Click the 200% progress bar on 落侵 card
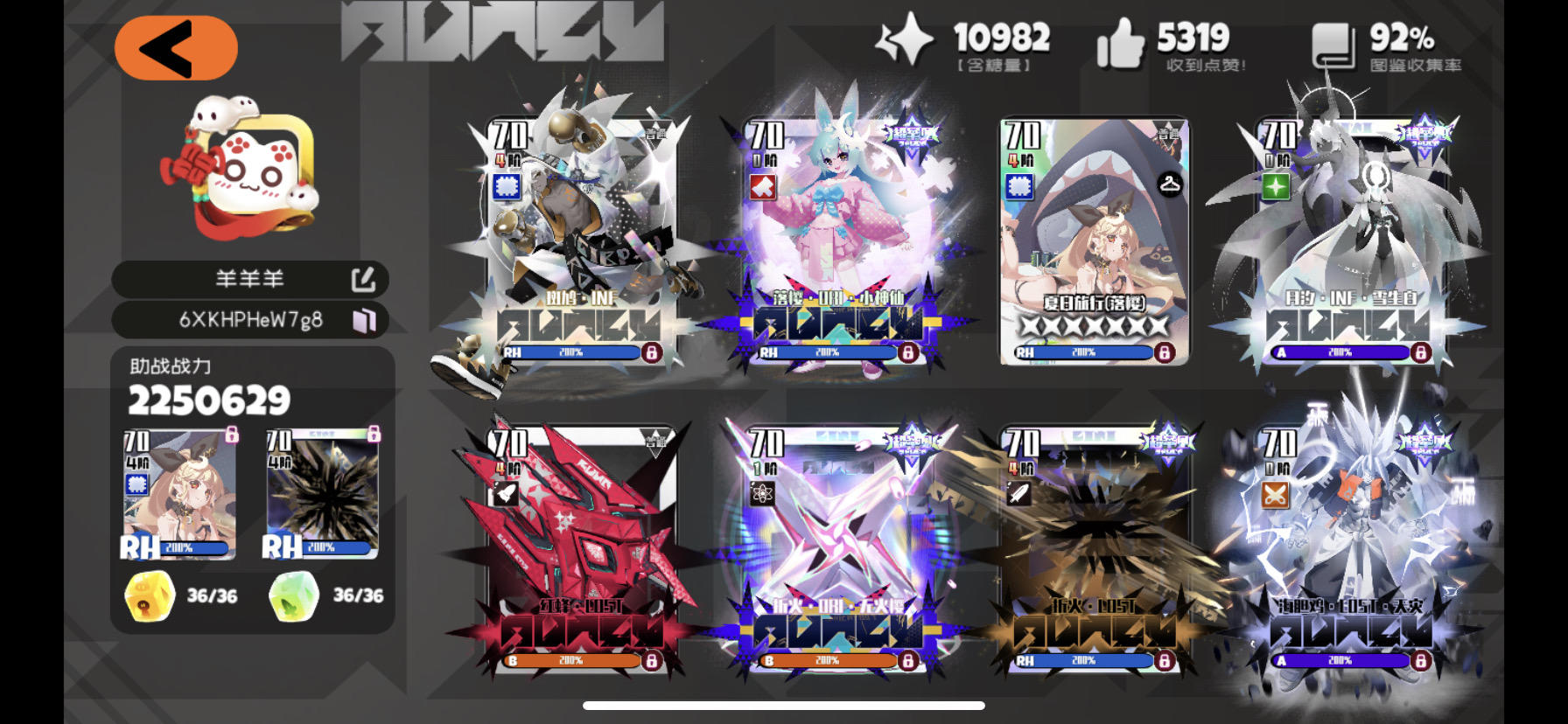The width and height of the screenshot is (1568, 724). [826, 352]
